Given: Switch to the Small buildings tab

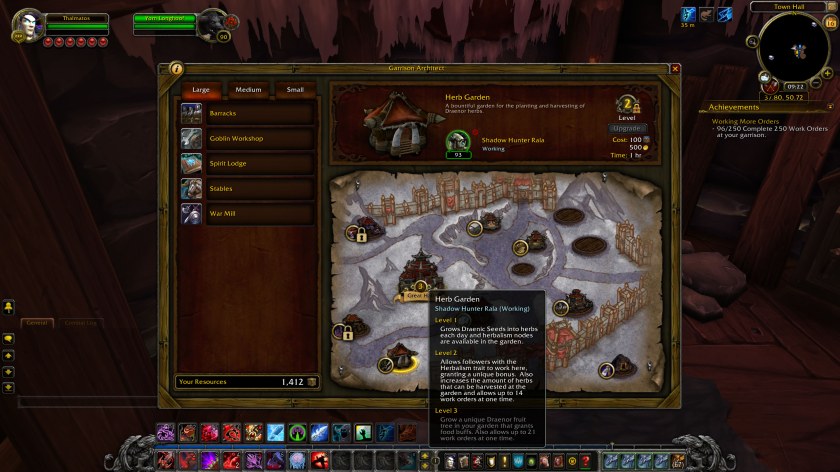Looking at the screenshot, I should point(295,90).
